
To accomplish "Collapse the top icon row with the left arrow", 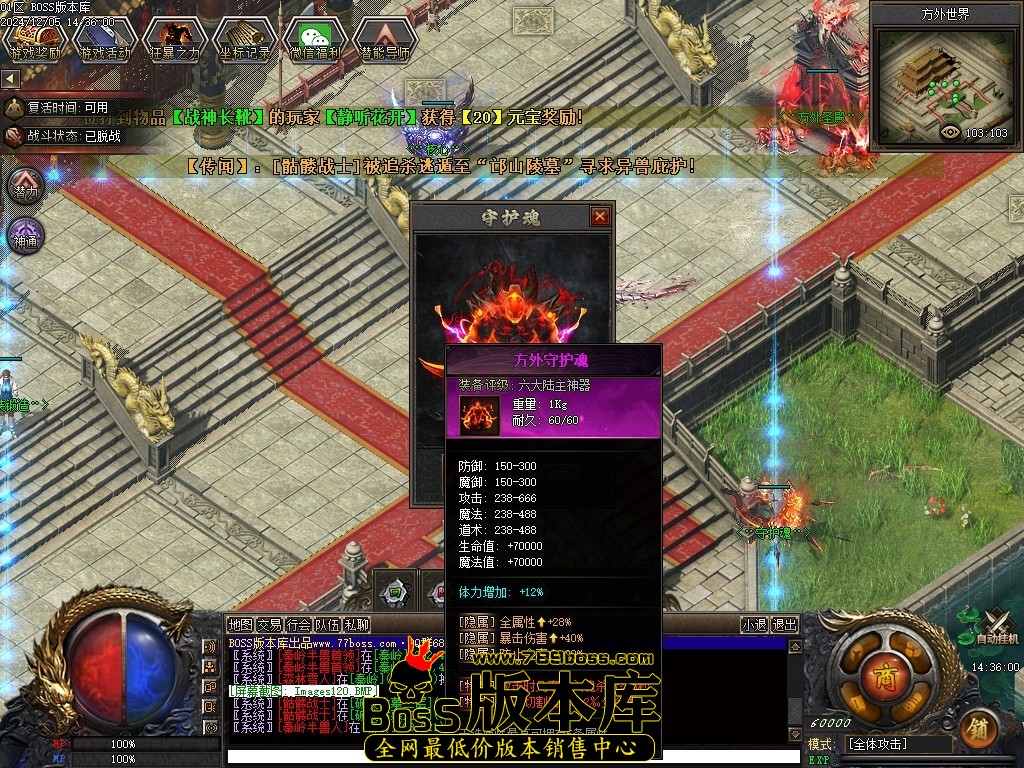I will point(10,78).
